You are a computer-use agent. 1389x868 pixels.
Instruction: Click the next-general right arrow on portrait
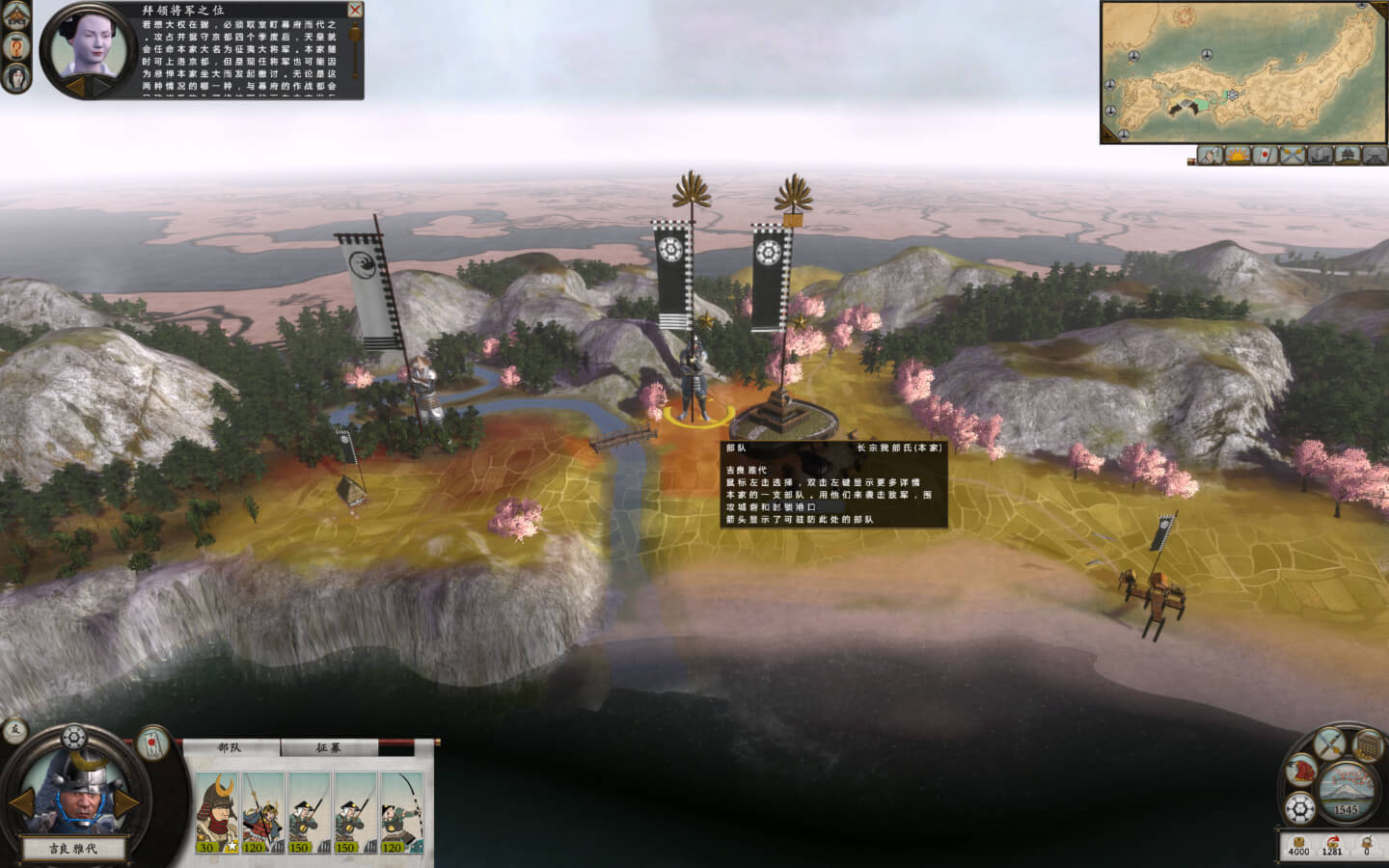128,802
